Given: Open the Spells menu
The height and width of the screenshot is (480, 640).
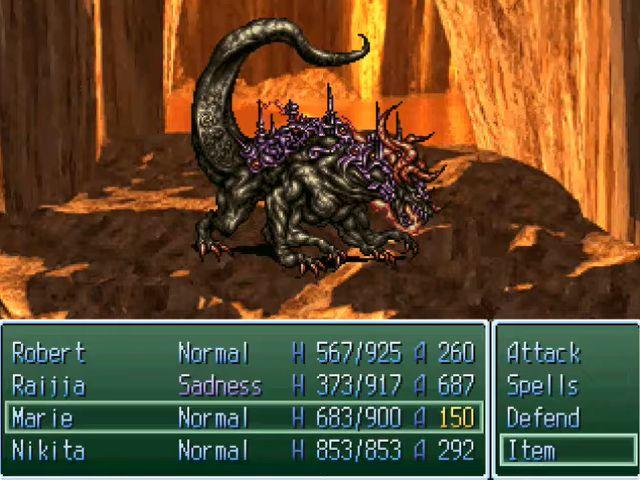Looking at the screenshot, I should point(543,385).
